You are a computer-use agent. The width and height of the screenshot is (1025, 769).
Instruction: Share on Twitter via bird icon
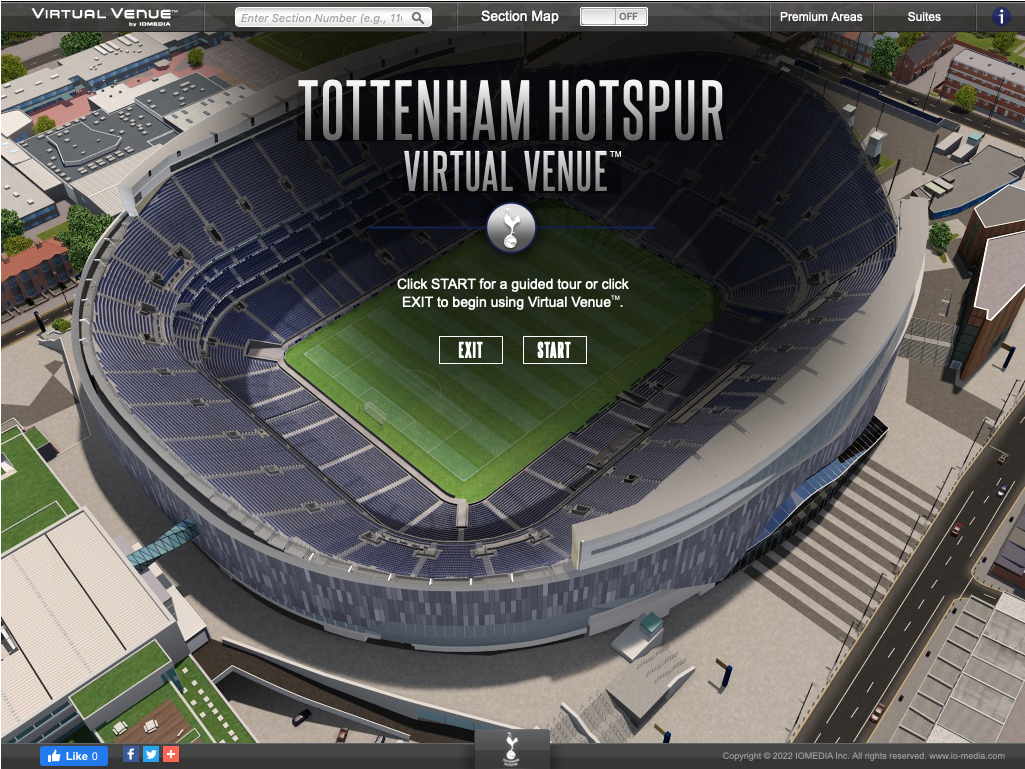coord(151,755)
